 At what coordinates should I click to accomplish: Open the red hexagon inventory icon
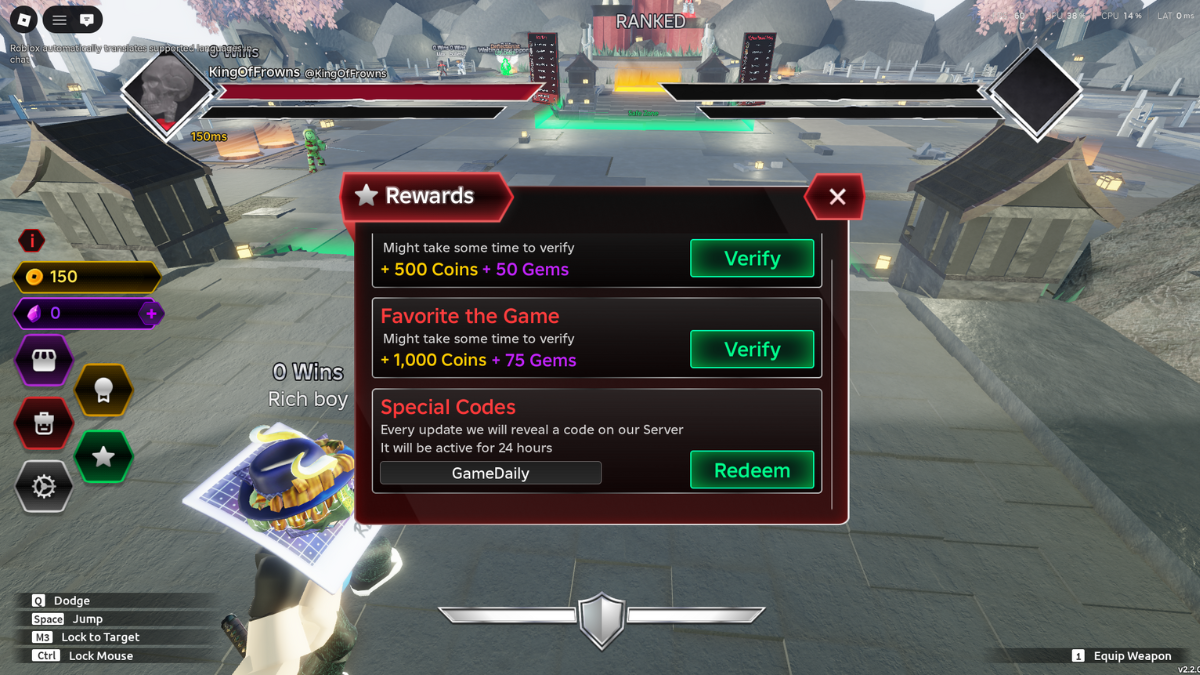coord(44,423)
